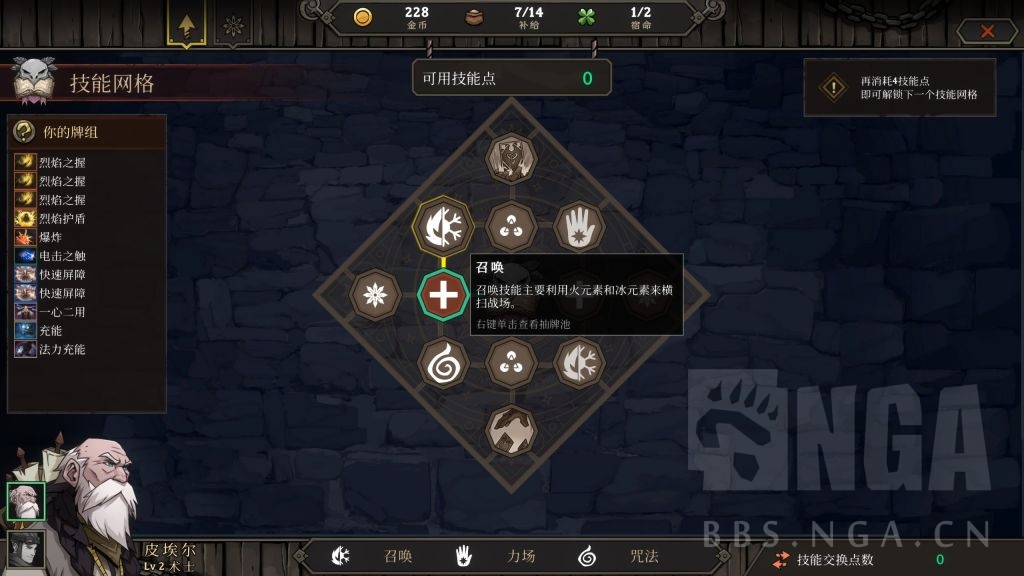Open the flower emblem tab

pyautogui.click(x=233, y=25)
